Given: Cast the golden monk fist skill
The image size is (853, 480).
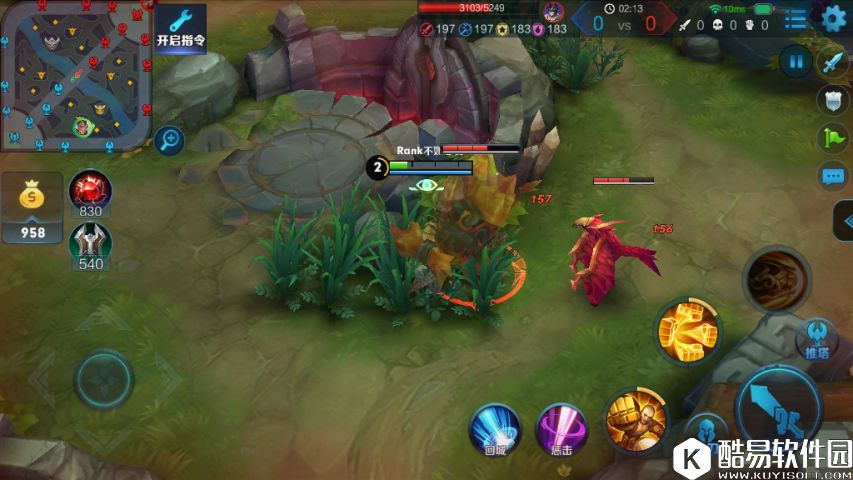Looking at the screenshot, I should click(x=634, y=416).
